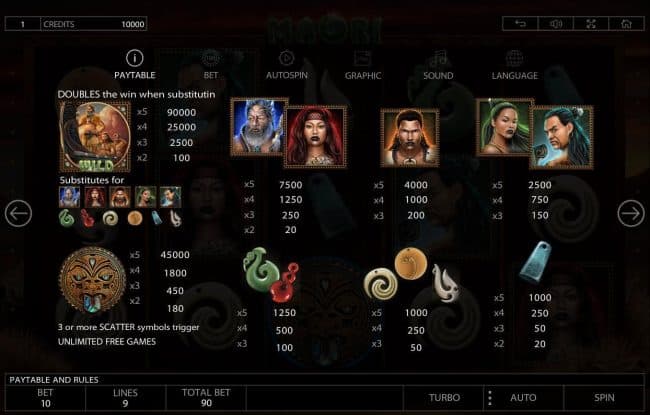Open the Sound settings tab
Image resolution: width=650 pixels, height=415 pixels.
(438, 64)
